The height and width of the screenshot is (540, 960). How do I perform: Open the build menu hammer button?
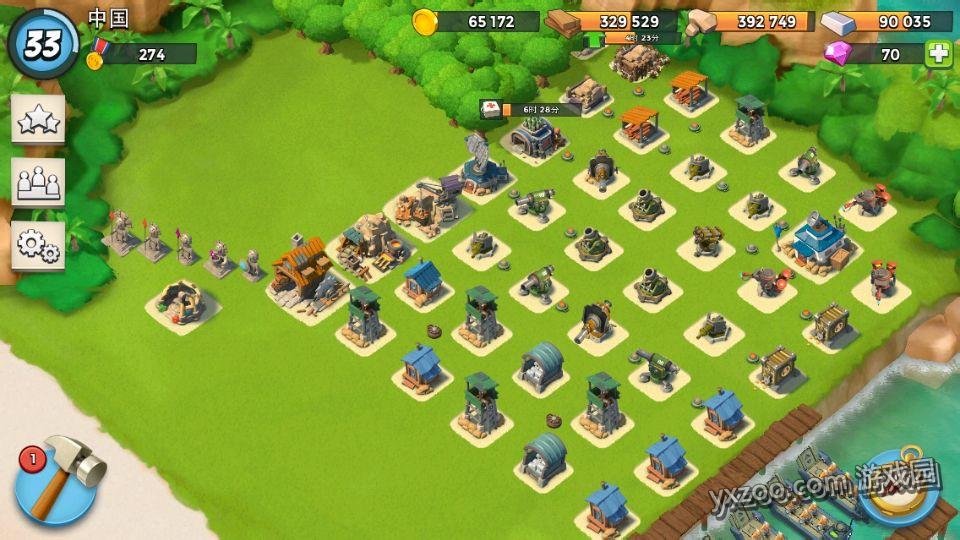(57, 480)
